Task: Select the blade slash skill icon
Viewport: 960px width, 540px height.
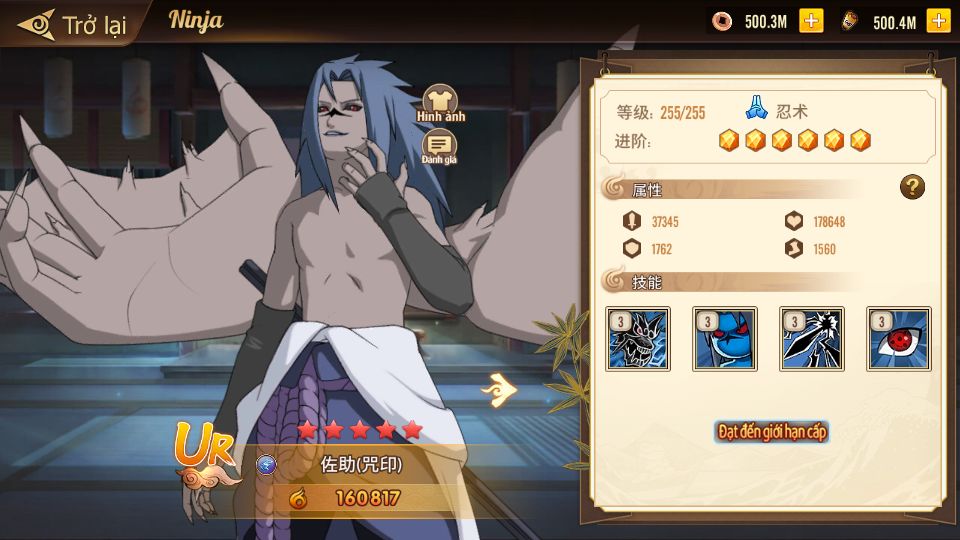Action: click(812, 339)
